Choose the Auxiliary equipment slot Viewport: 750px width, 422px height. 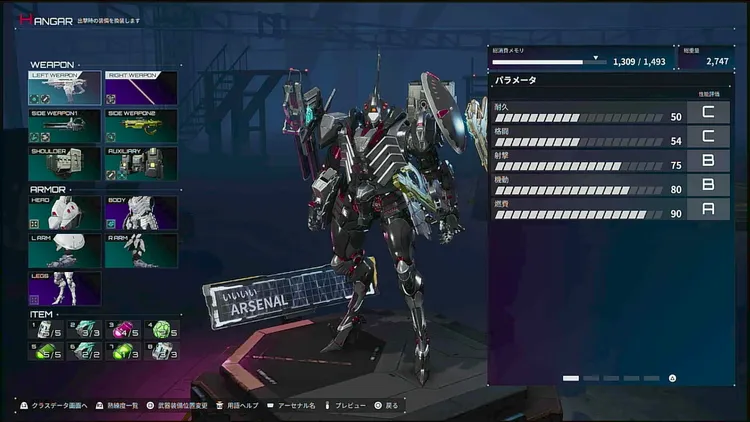(x=141, y=164)
